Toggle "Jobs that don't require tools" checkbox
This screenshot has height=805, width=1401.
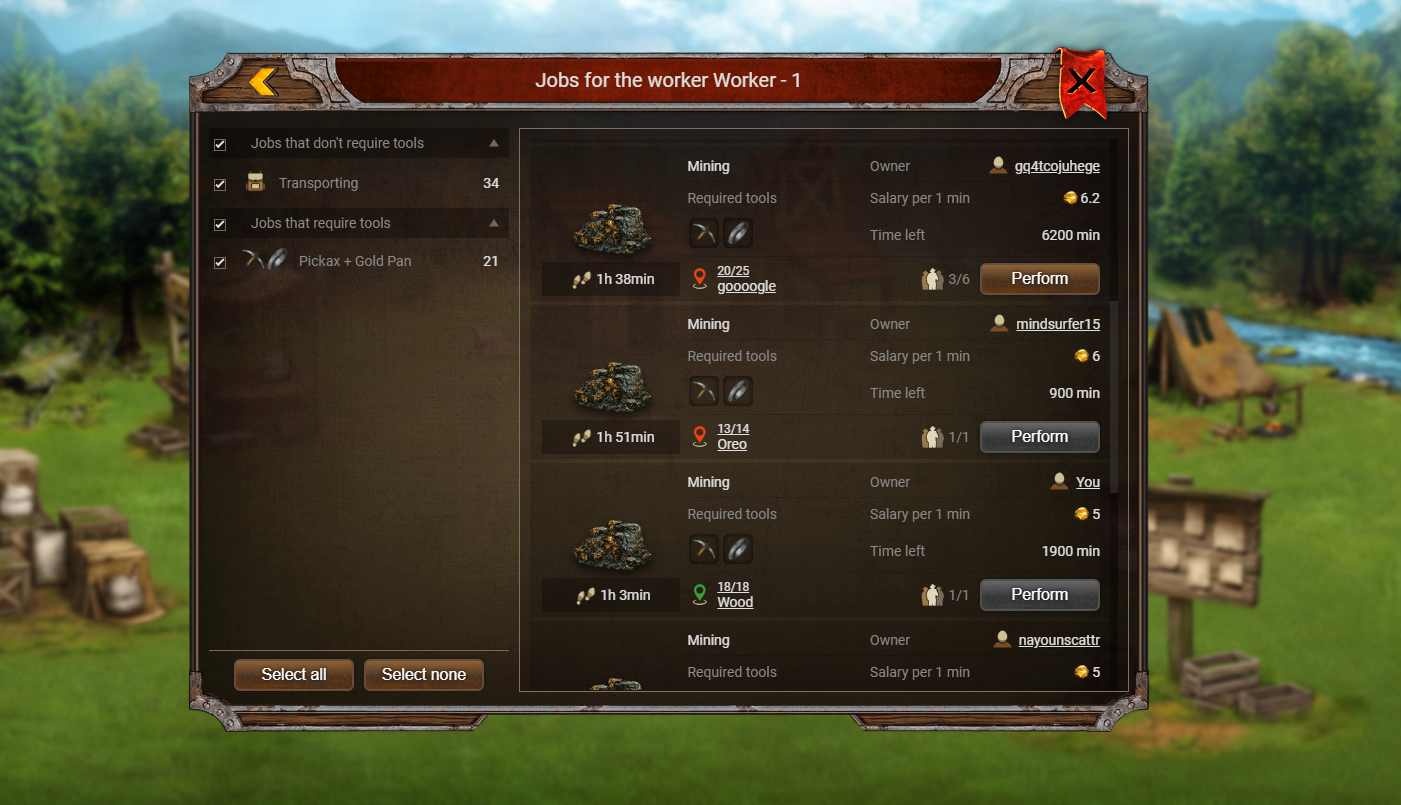point(220,144)
